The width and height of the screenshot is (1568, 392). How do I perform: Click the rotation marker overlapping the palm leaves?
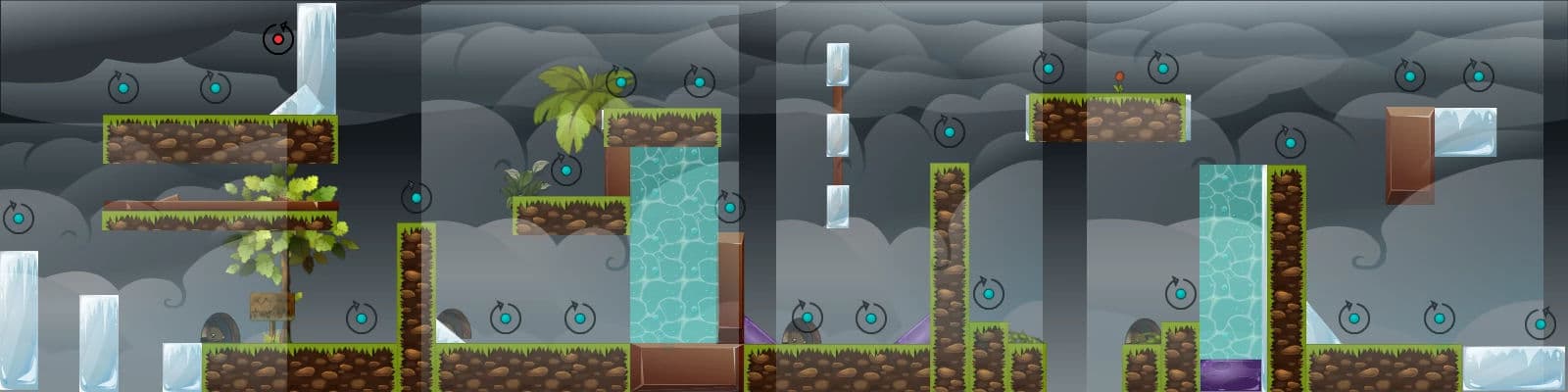(x=620, y=81)
